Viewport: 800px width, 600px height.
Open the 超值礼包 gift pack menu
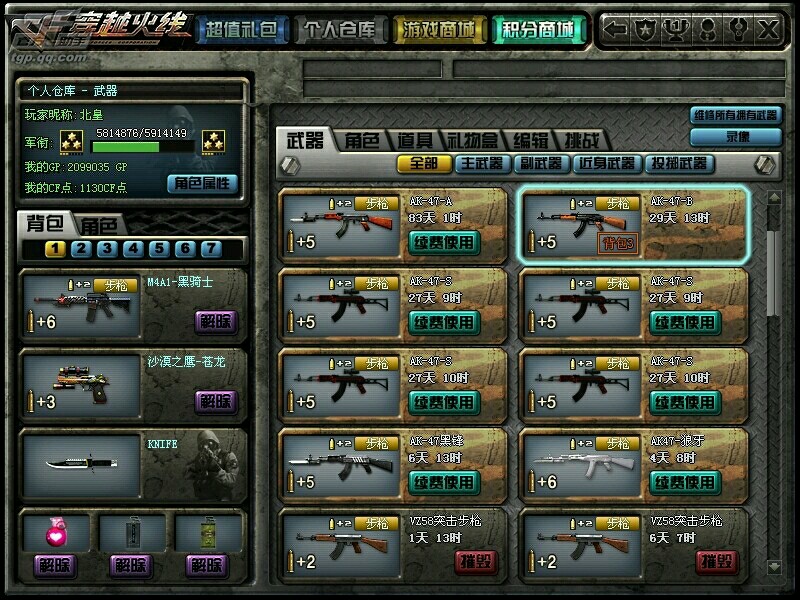(242, 31)
